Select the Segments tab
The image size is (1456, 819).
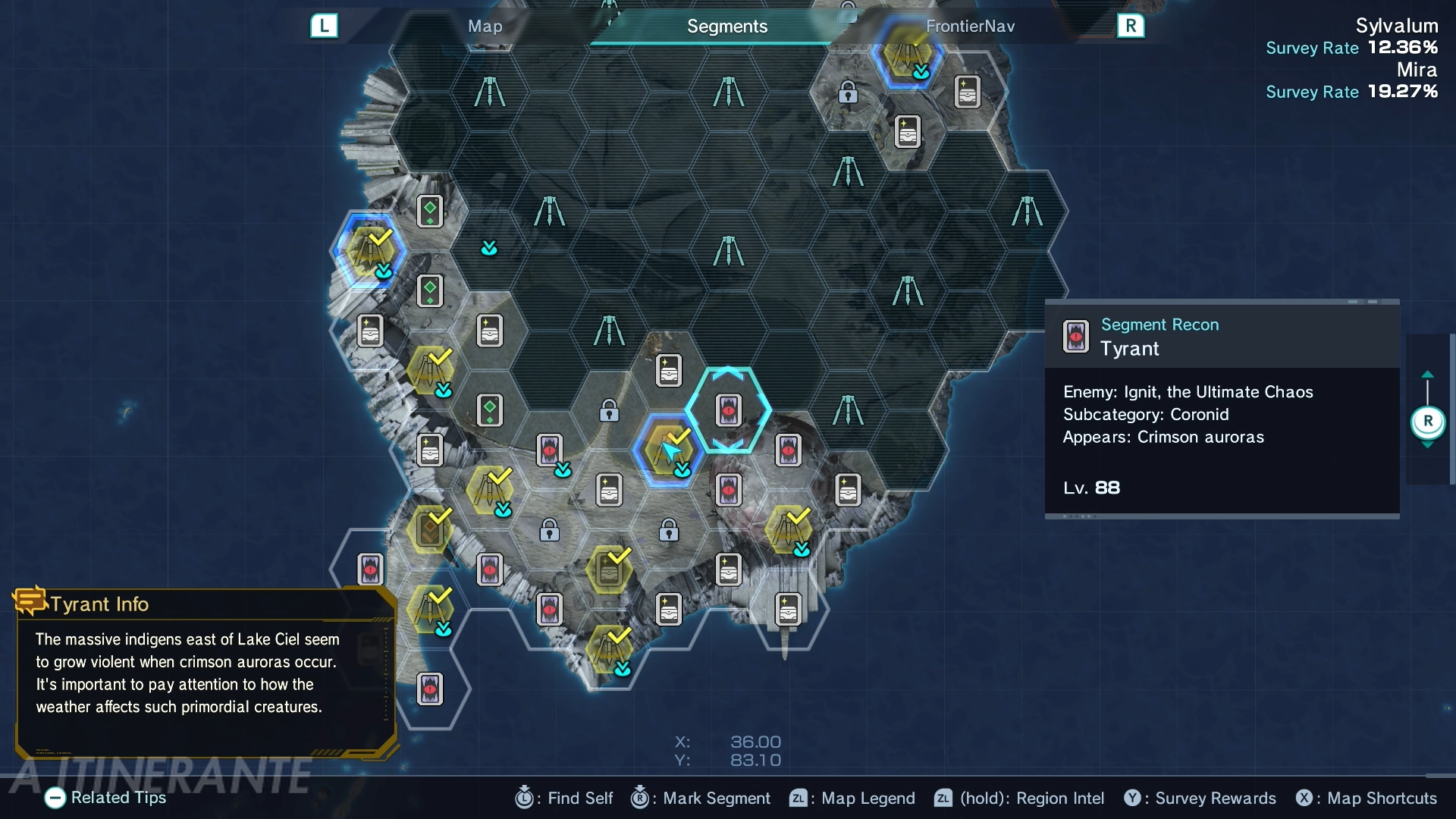pos(726,27)
